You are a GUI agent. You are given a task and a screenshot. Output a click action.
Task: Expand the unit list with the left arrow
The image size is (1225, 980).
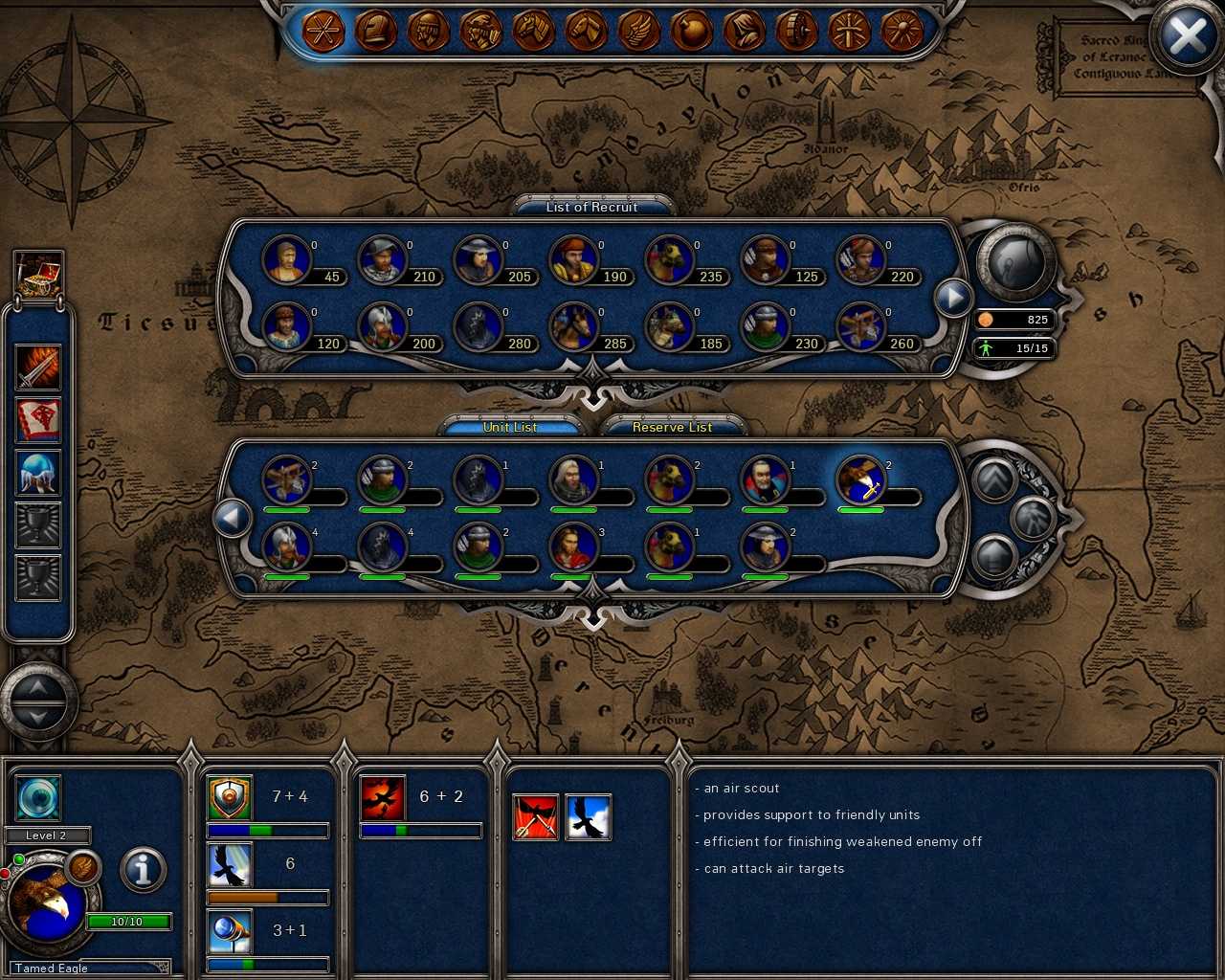coord(233,517)
